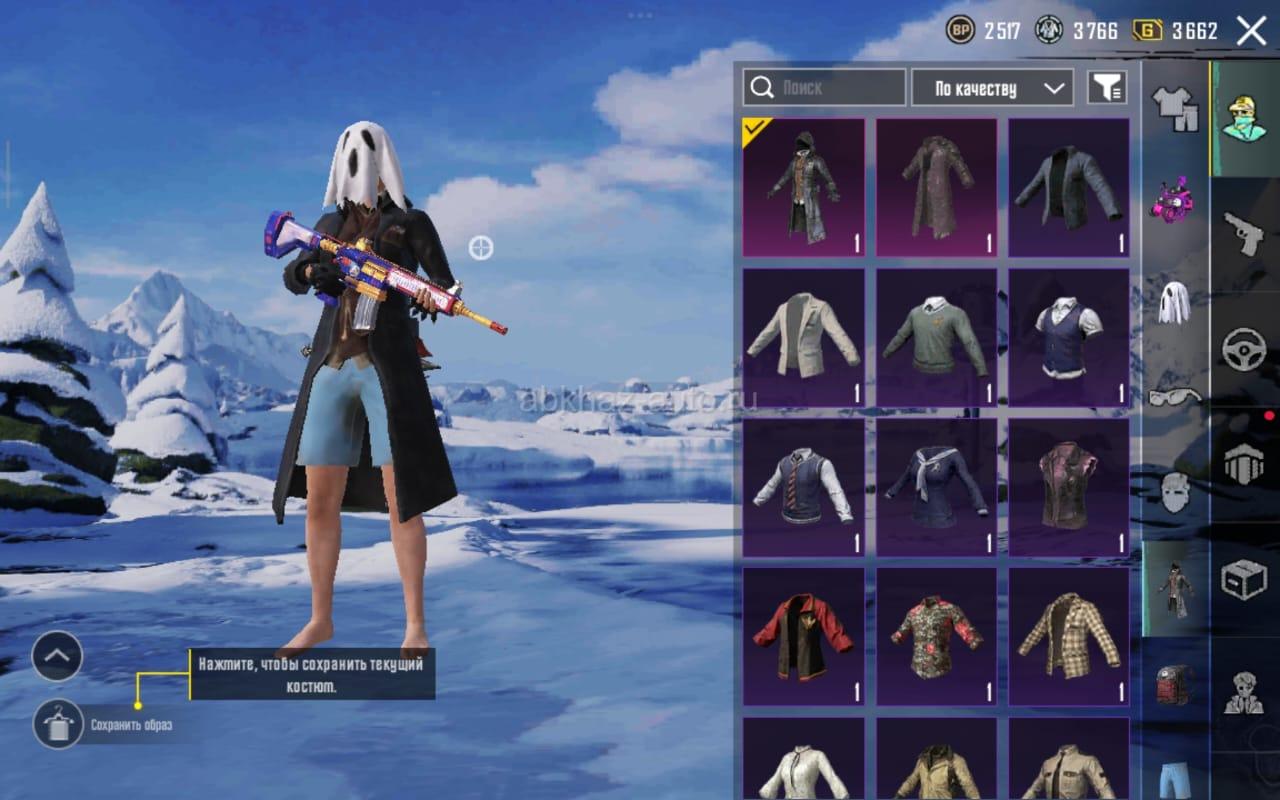This screenshot has width=1280, height=800.
Task: Close the inventory with the X button
Action: tap(1251, 31)
